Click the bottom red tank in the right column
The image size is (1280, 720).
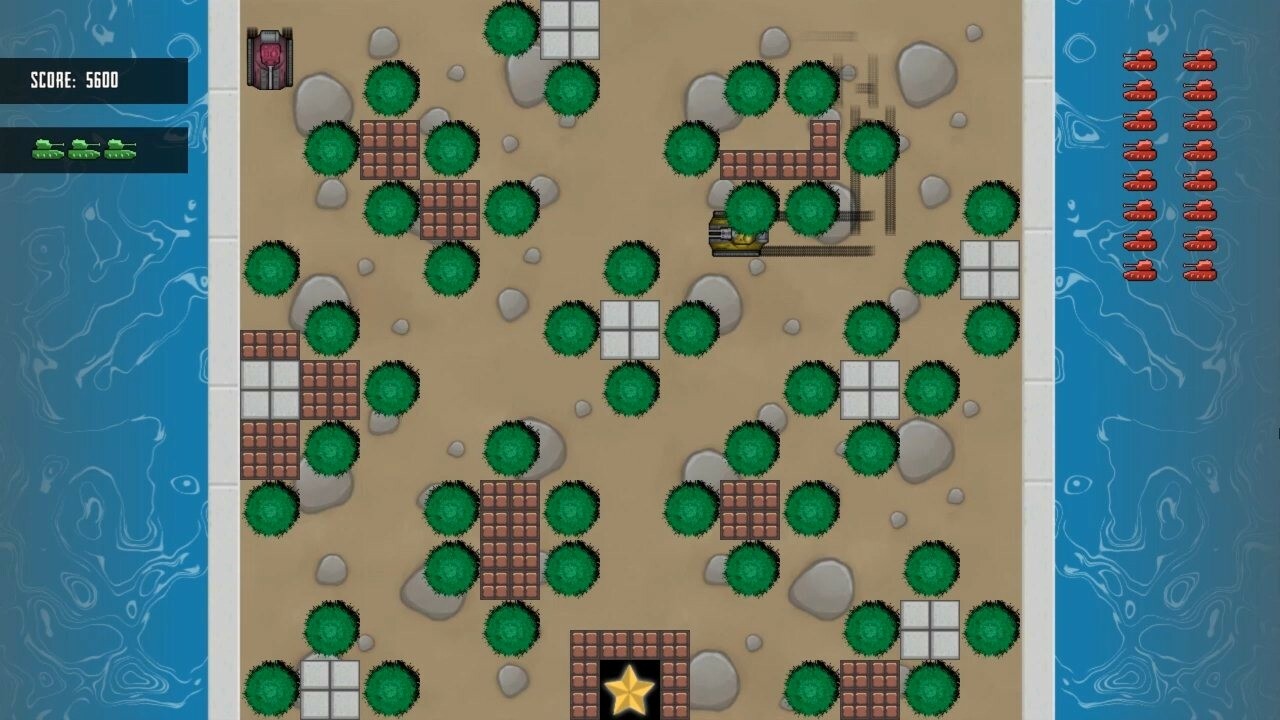[x=1200, y=270]
